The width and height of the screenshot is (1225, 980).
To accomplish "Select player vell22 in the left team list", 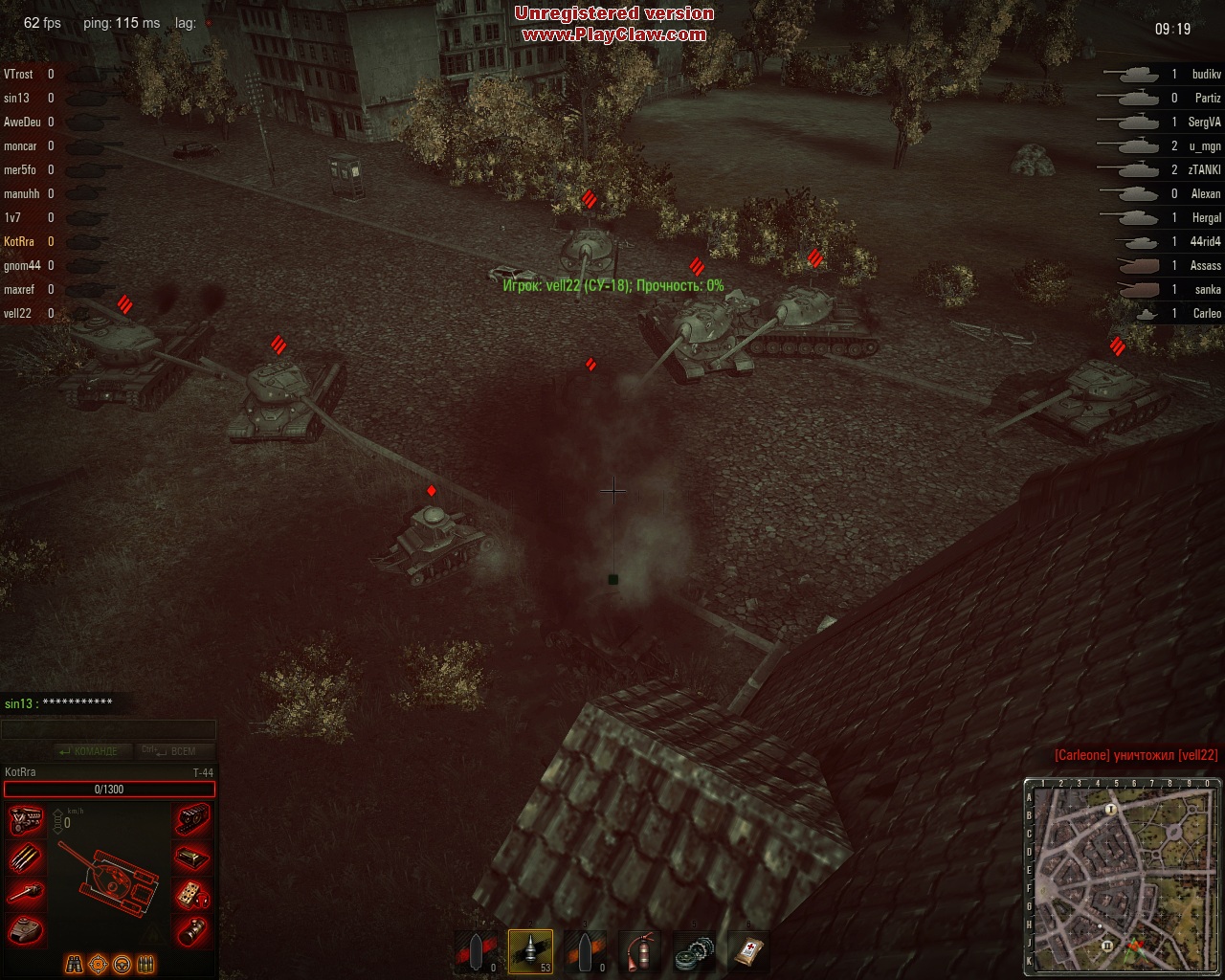I will coord(18,313).
